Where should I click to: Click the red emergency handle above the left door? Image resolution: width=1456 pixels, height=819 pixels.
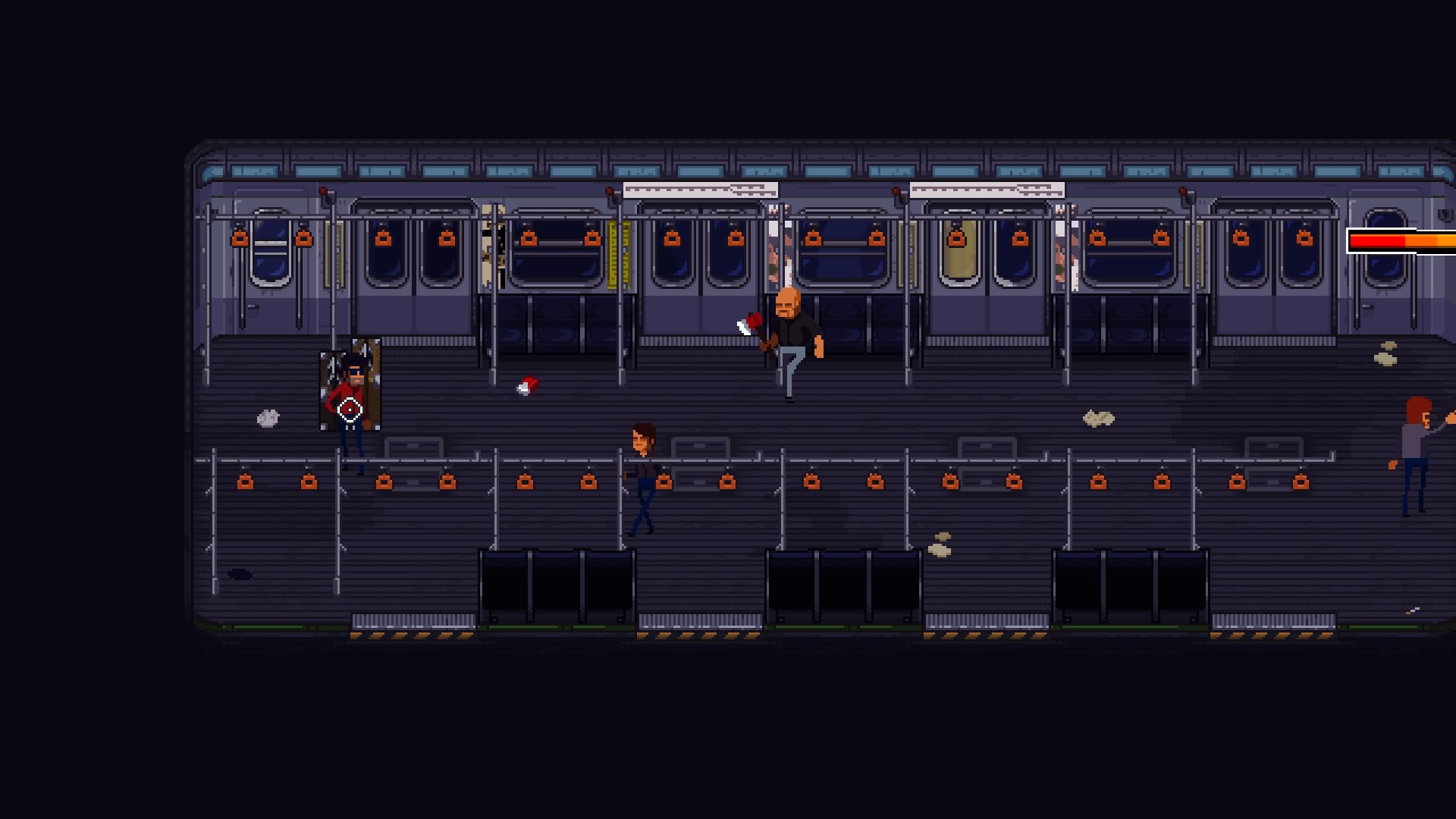pos(324,191)
